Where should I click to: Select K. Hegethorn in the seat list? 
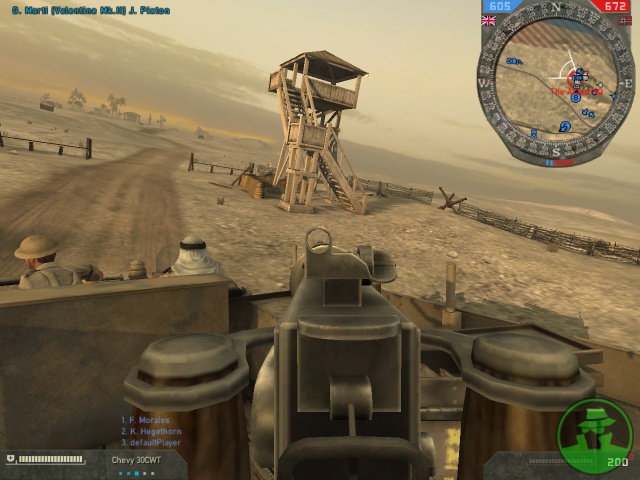click(x=149, y=431)
